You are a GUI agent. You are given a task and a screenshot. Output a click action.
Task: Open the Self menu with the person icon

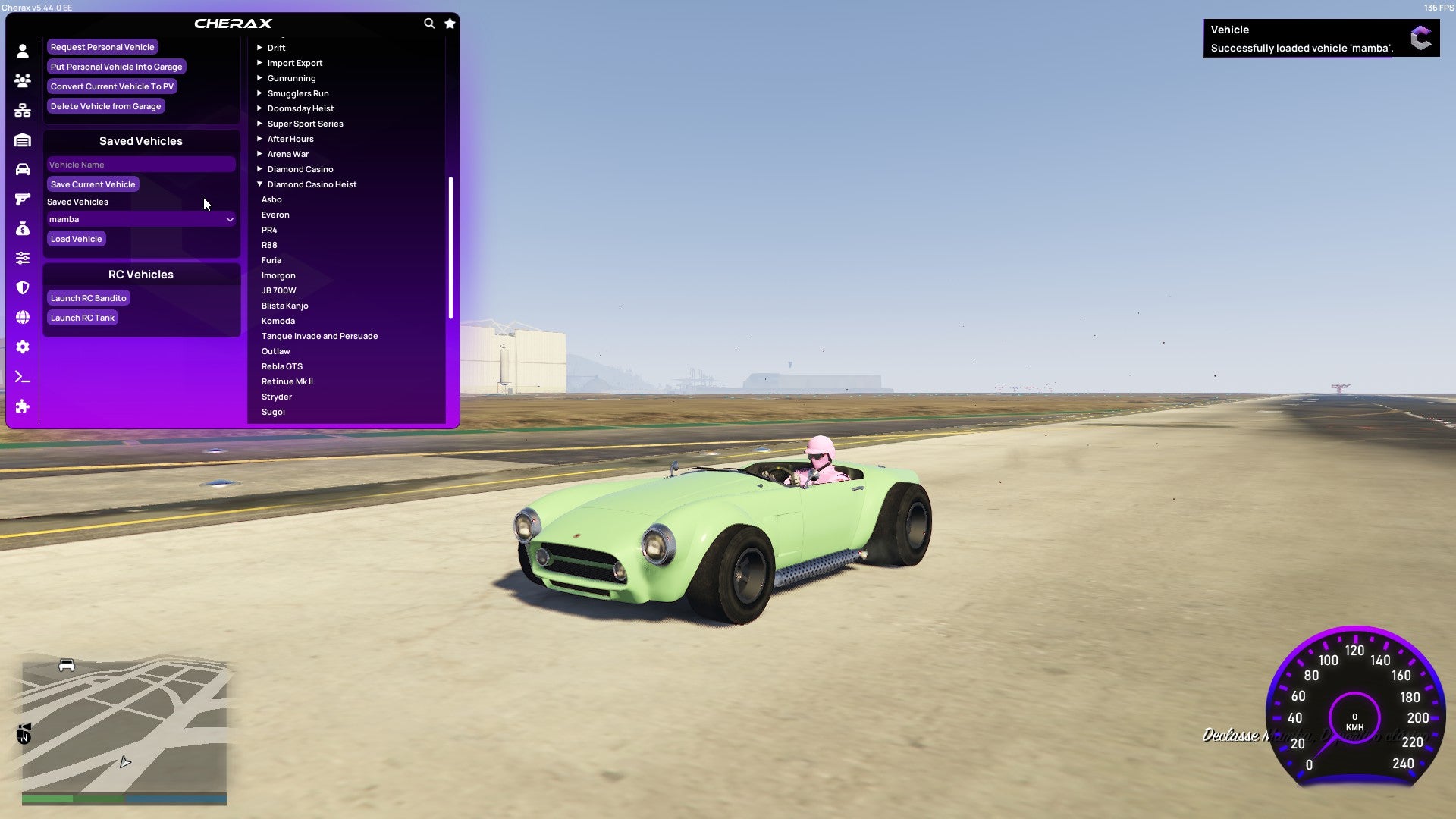click(x=23, y=50)
